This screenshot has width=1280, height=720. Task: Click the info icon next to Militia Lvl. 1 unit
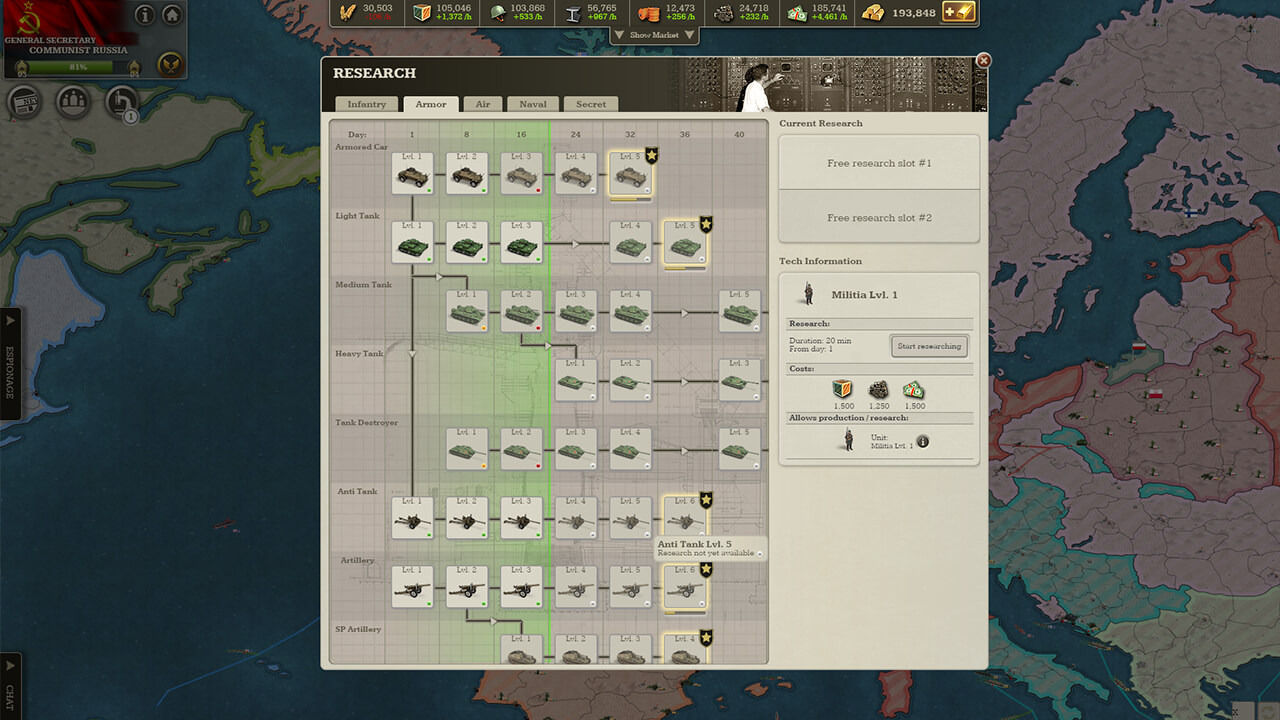922,440
